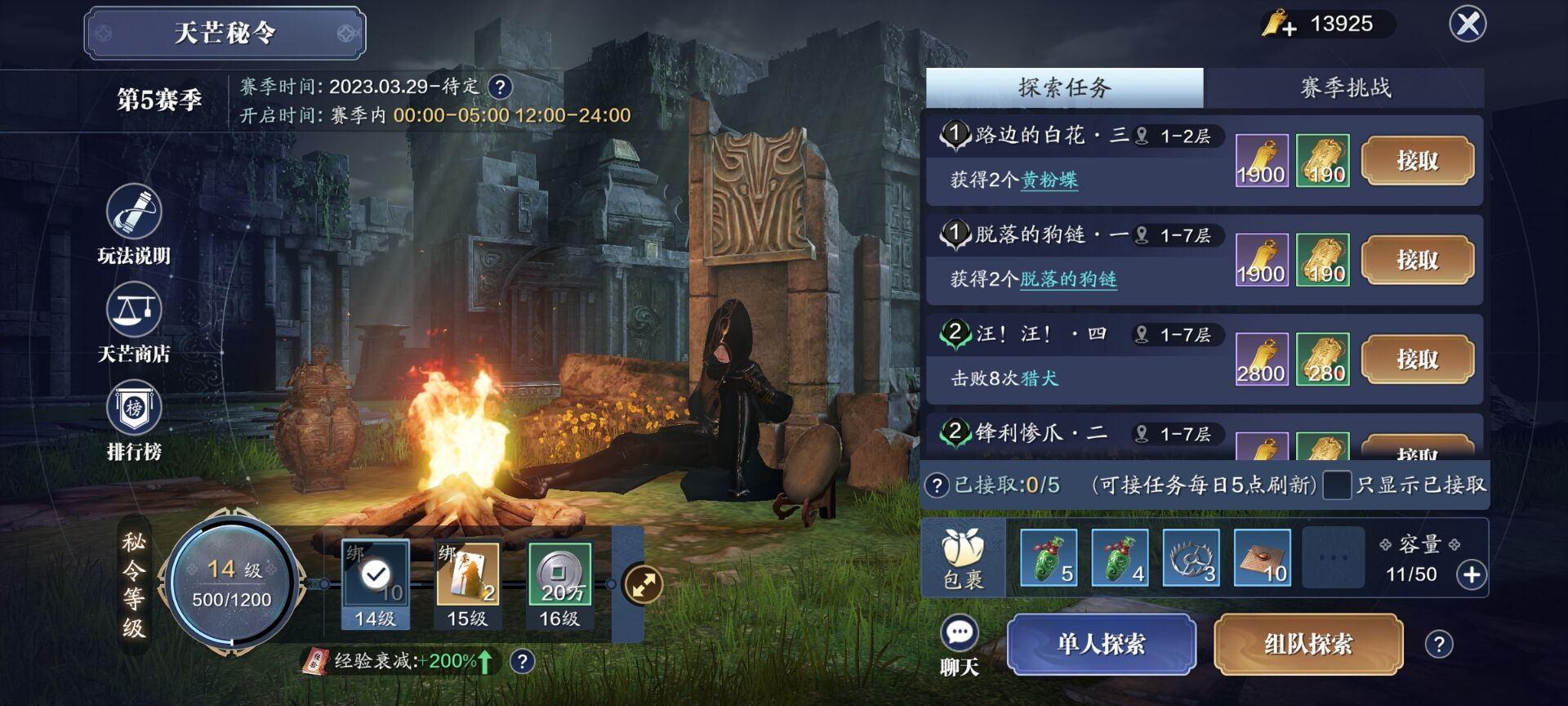Start 单人探索 solo exploration
This screenshot has height=706, width=1568.
click(x=1101, y=645)
